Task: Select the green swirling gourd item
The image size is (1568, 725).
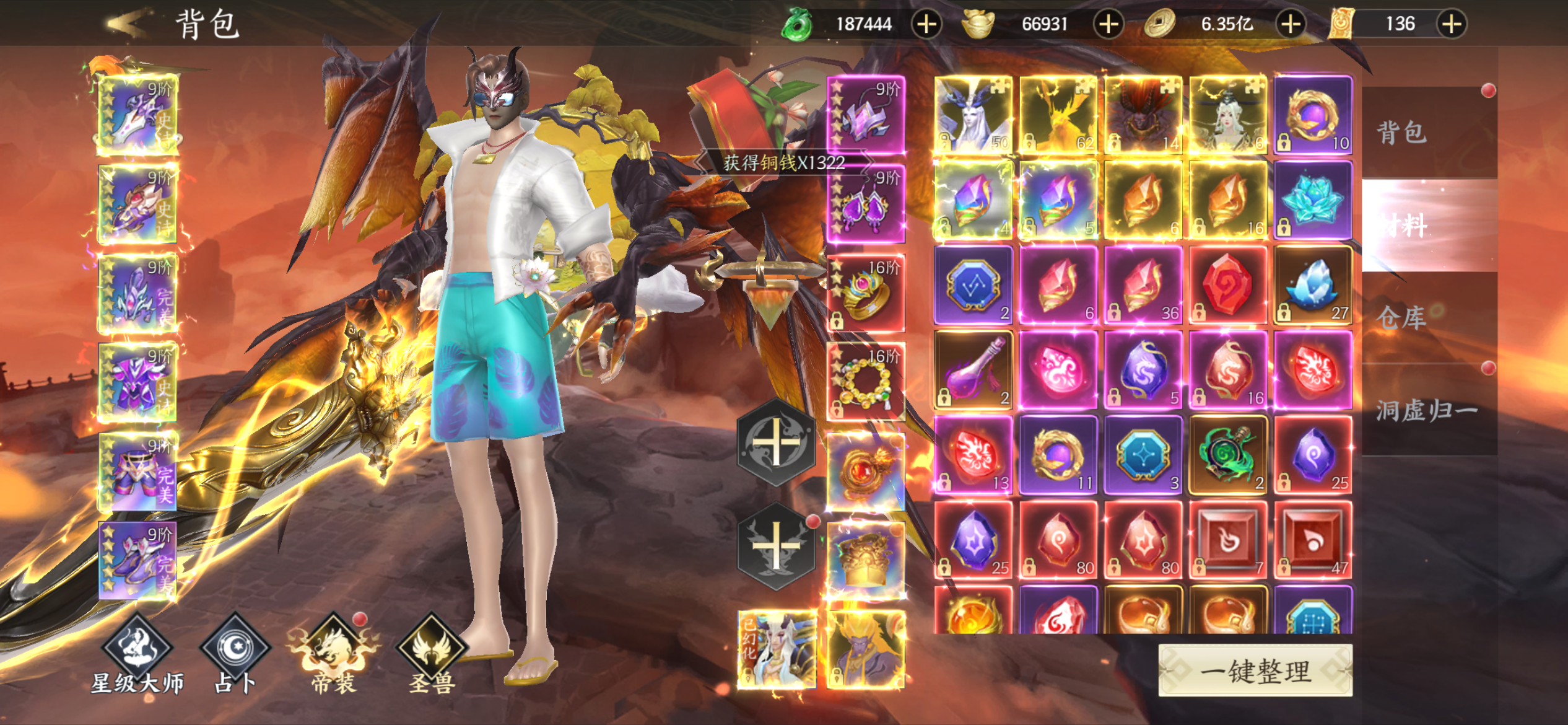Action: [1228, 455]
